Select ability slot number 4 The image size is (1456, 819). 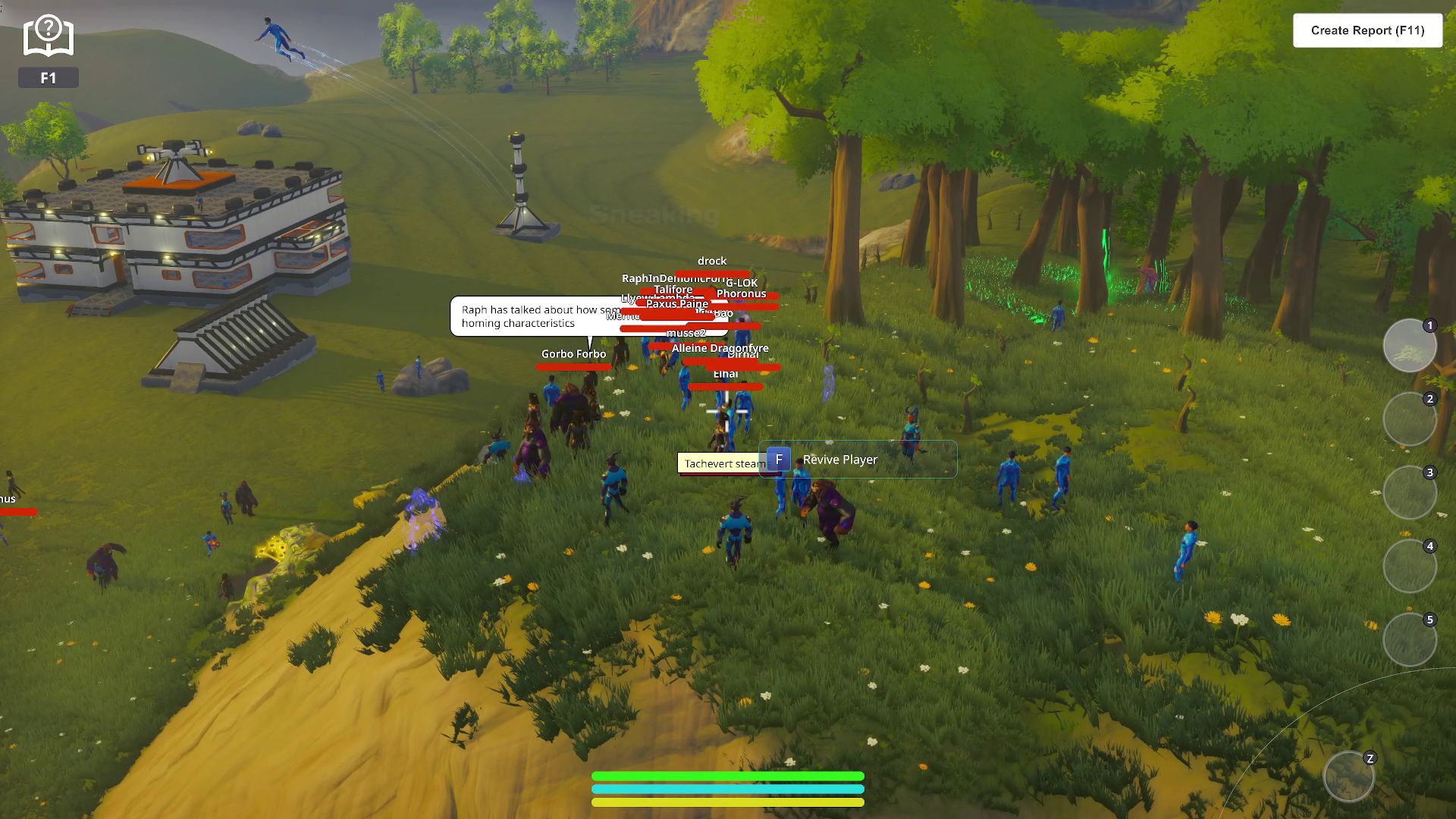1409,566
